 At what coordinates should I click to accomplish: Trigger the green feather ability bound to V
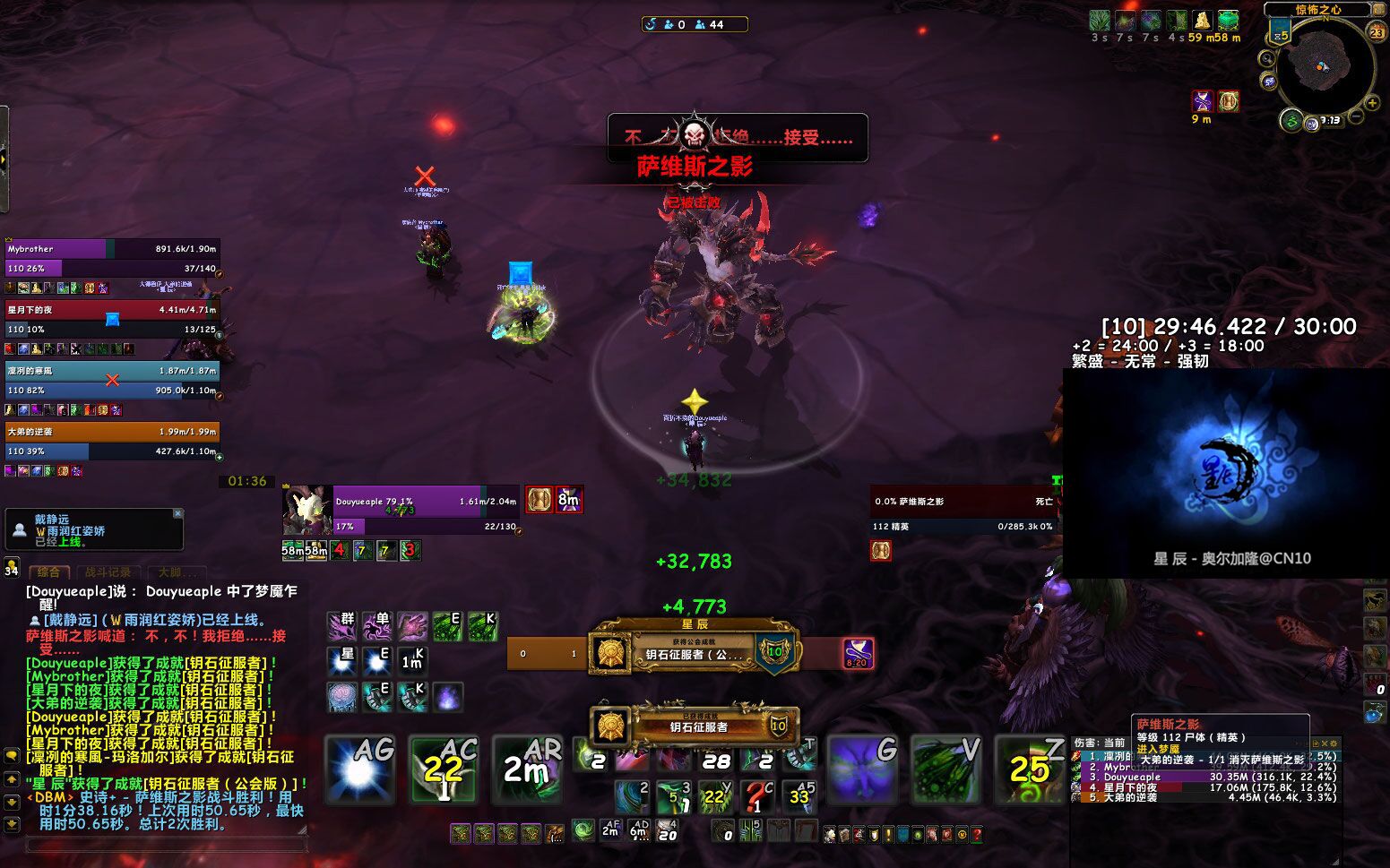[946, 769]
